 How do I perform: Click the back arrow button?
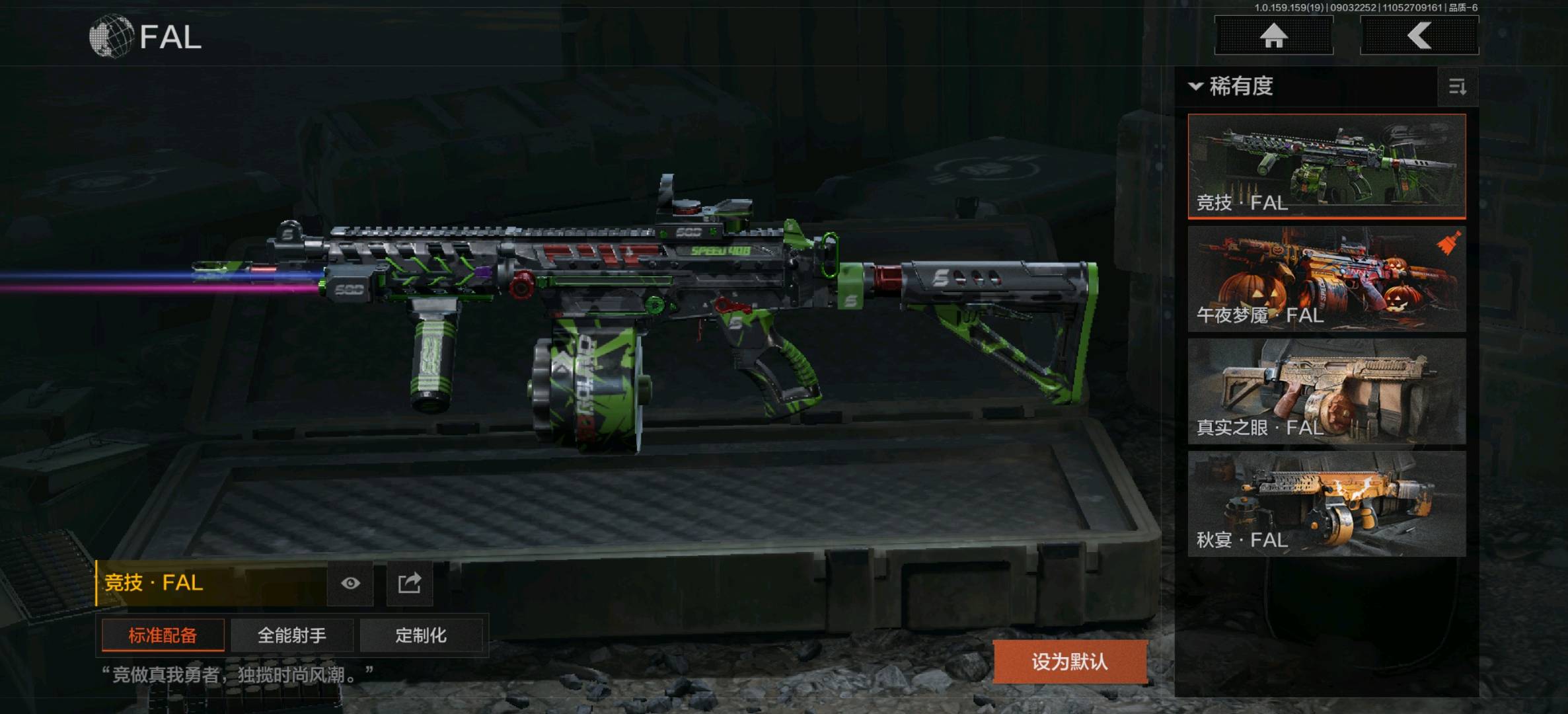pos(1419,36)
